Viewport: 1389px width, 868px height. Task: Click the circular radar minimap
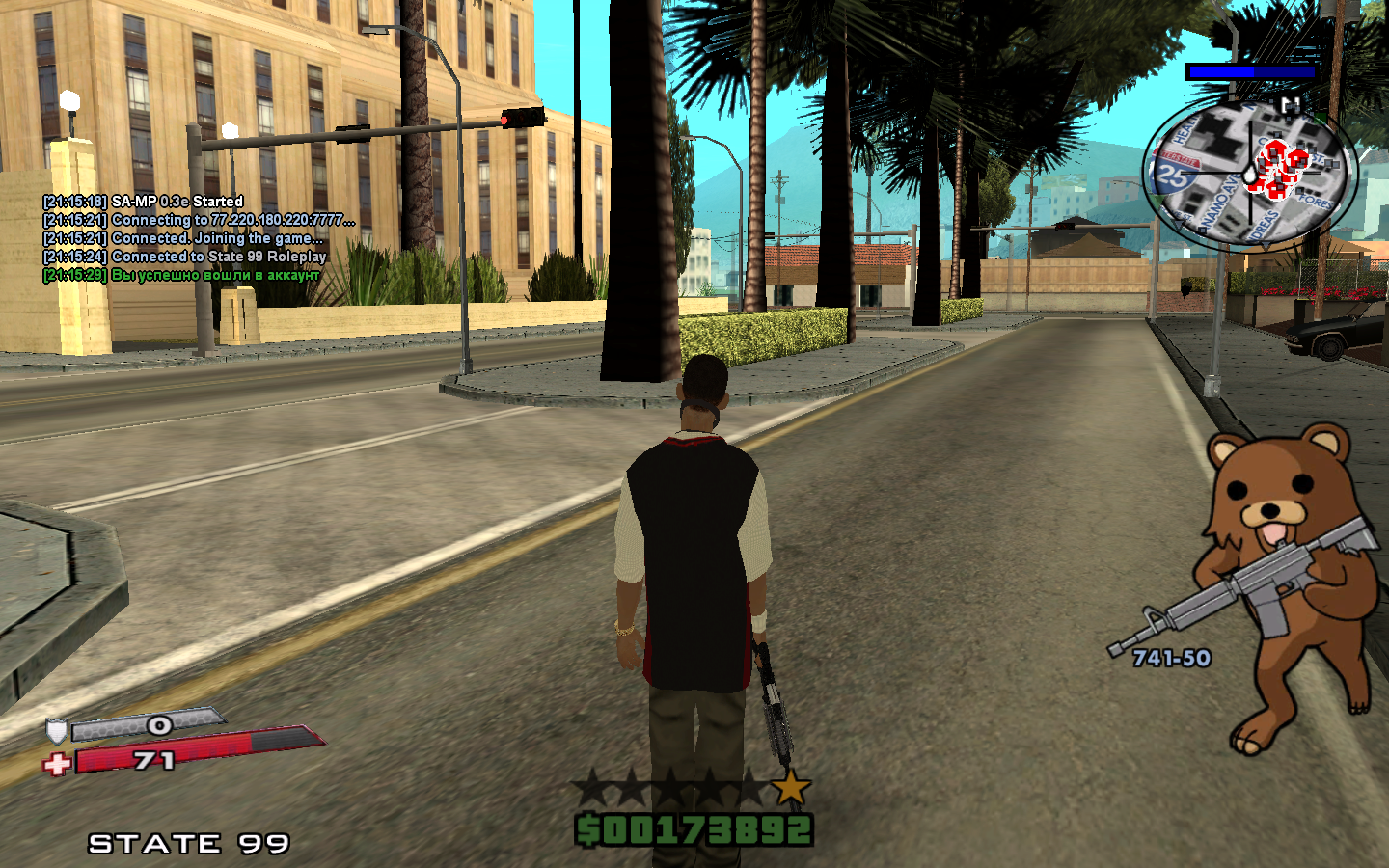(1249, 174)
